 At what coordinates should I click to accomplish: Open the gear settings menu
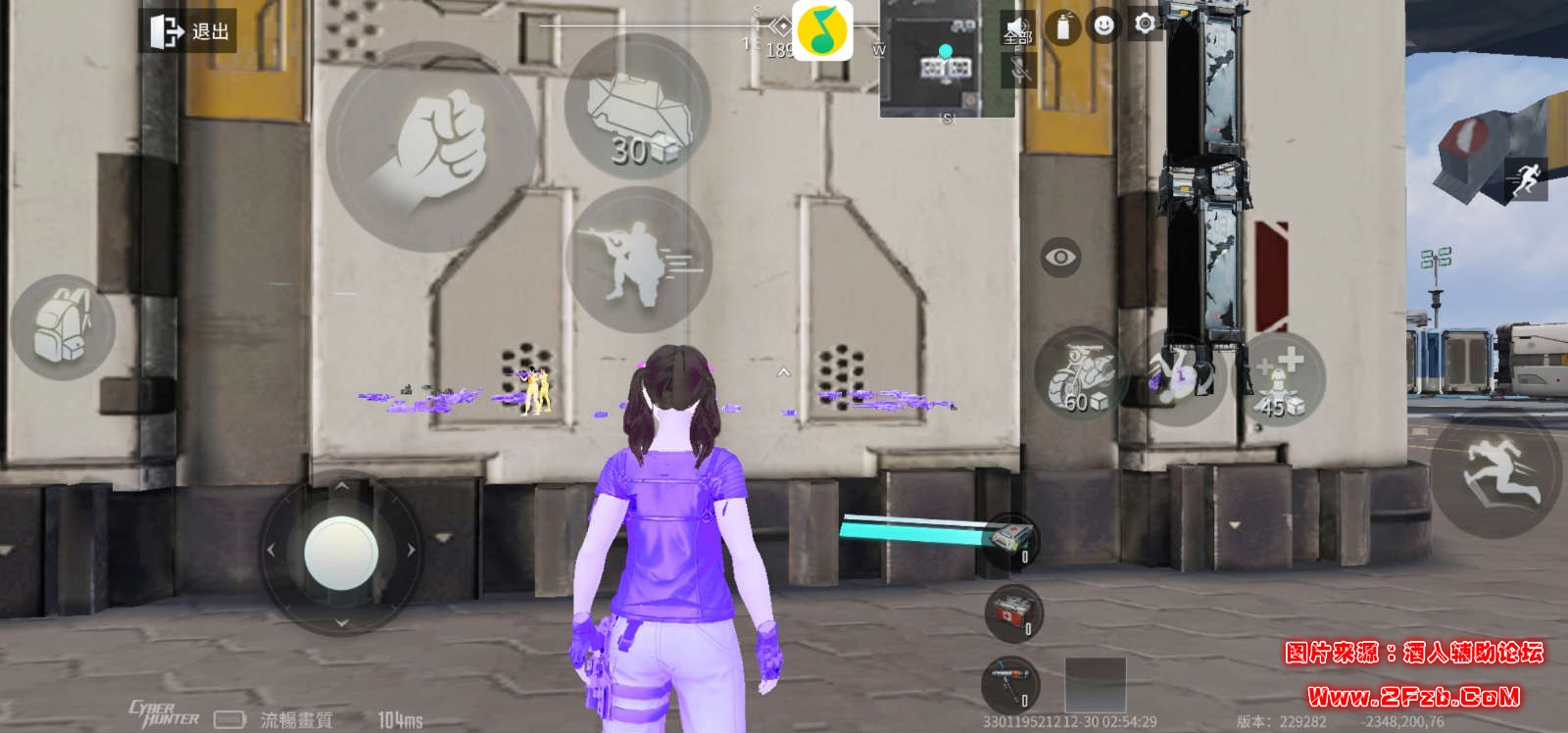[x=1145, y=24]
